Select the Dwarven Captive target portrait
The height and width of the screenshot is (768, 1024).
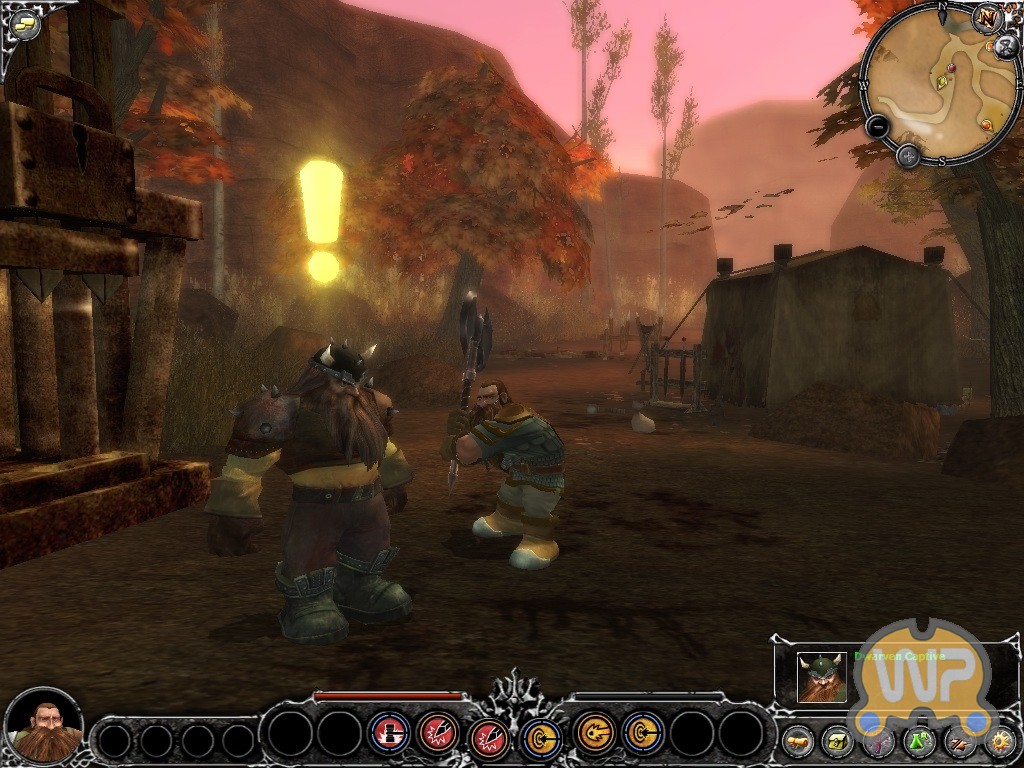click(822, 677)
